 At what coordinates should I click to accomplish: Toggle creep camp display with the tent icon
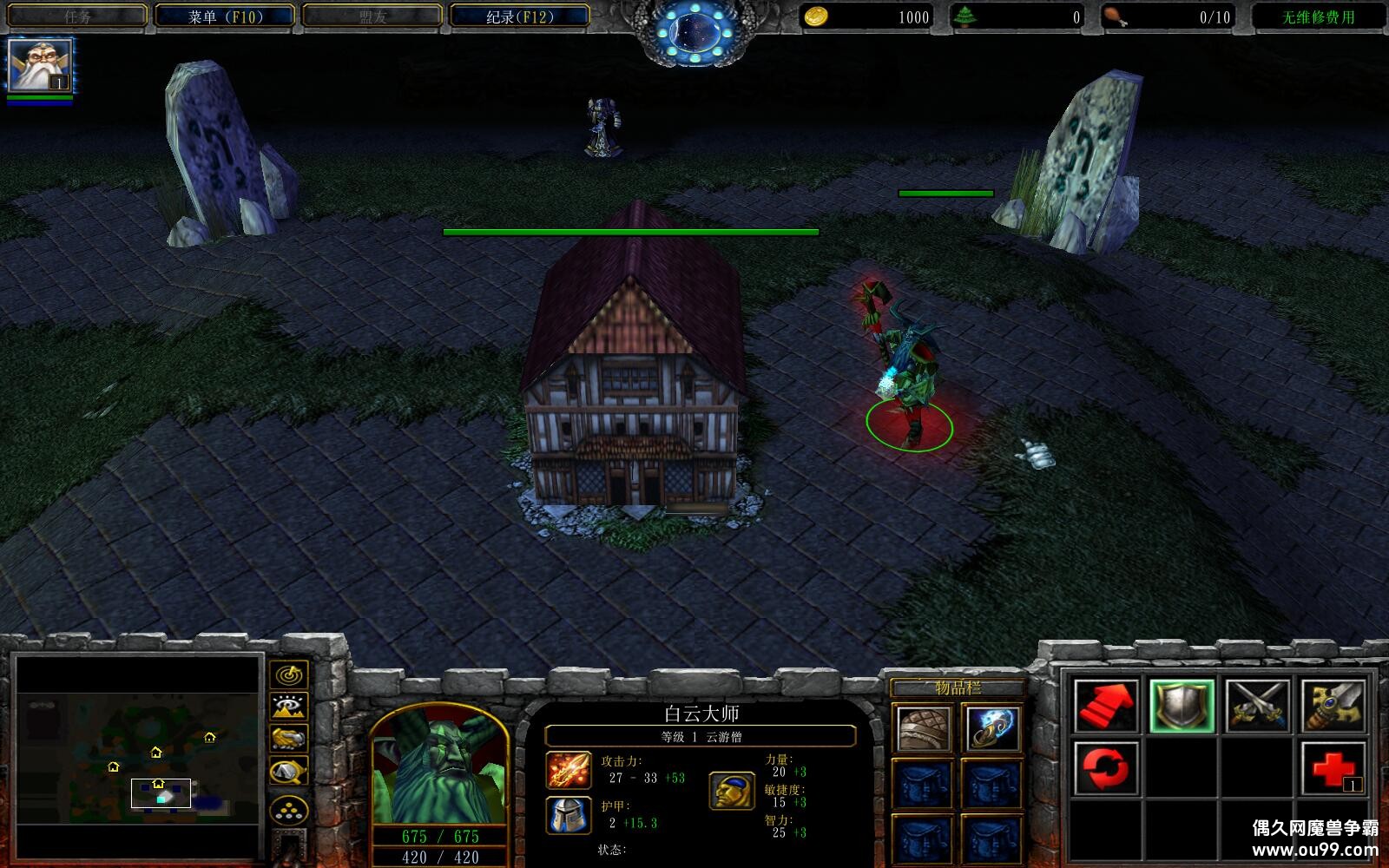click(288, 771)
